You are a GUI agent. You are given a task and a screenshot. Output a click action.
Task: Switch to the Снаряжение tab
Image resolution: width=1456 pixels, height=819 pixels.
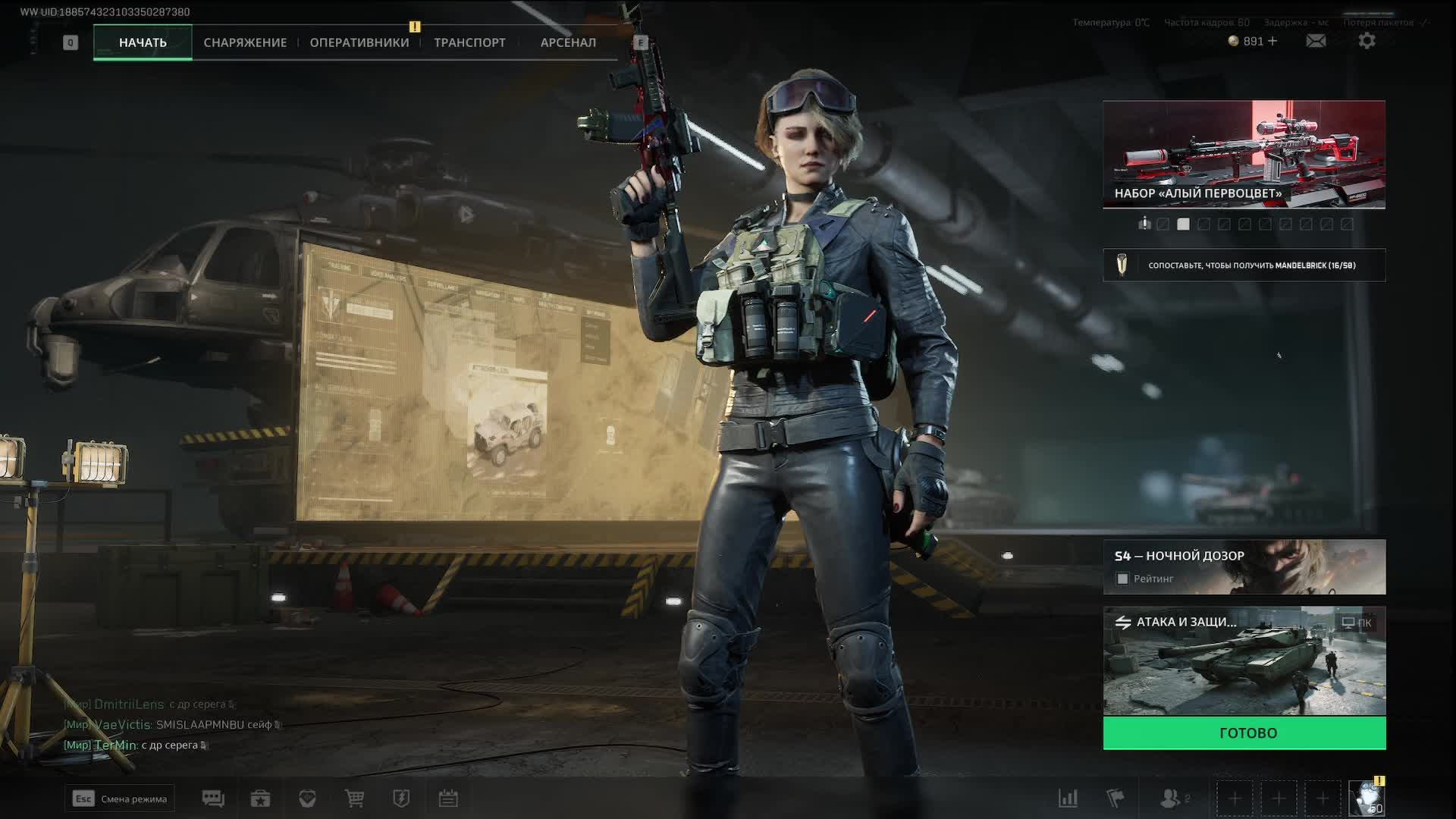(245, 42)
